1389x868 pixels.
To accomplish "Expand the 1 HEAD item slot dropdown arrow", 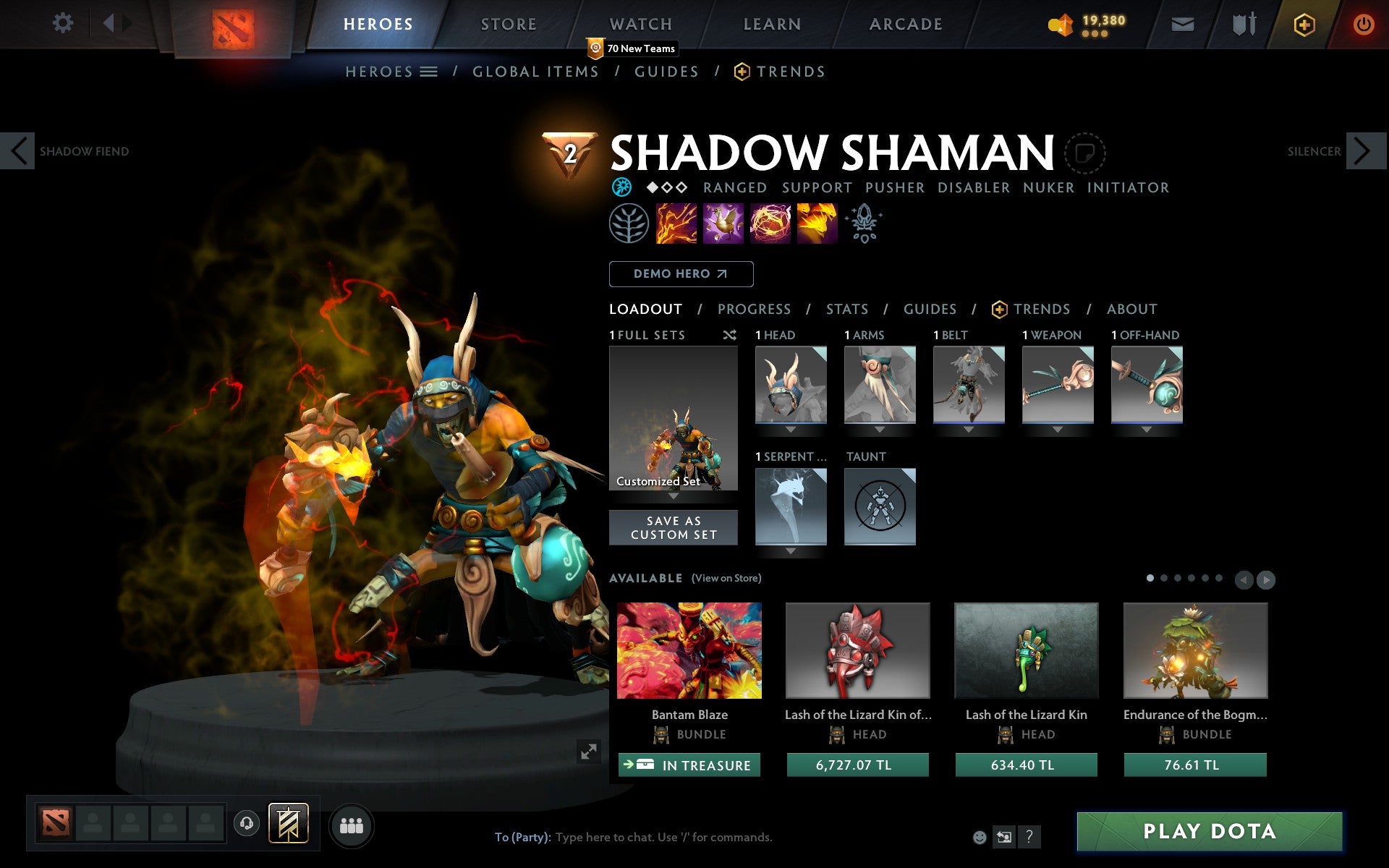I will tap(791, 428).
